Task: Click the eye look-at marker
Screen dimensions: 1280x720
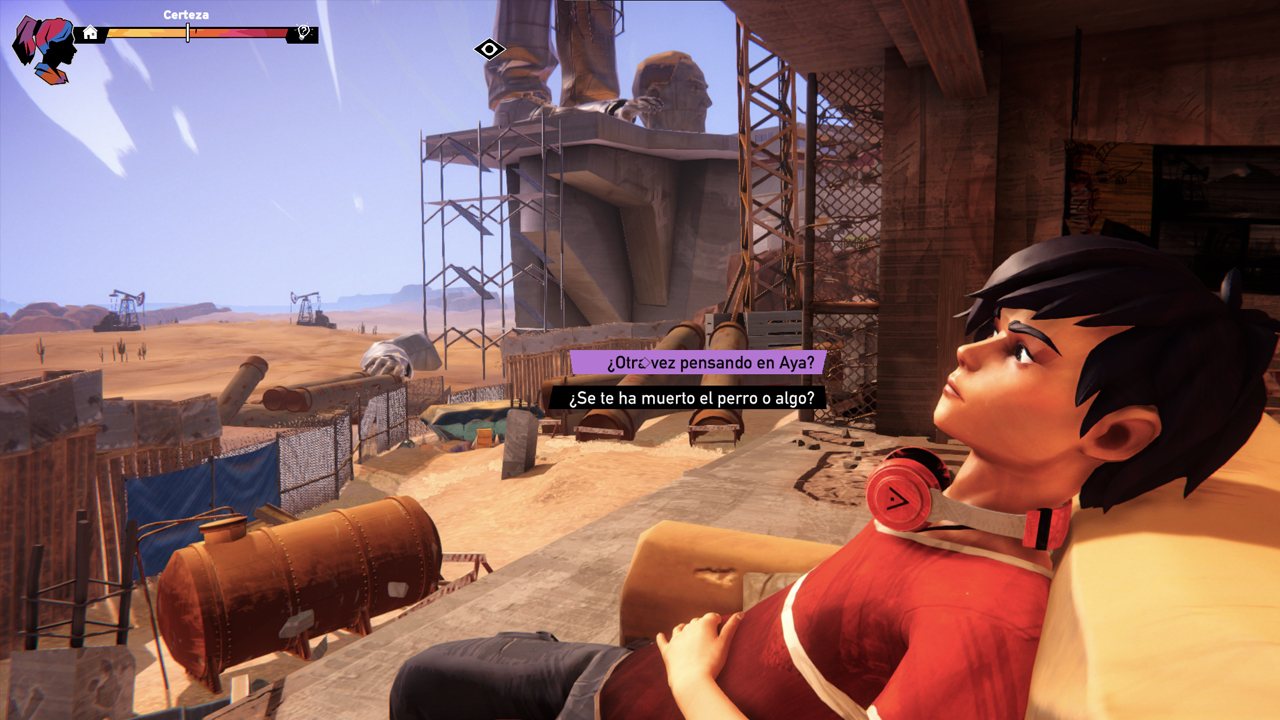Action: coord(489,49)
